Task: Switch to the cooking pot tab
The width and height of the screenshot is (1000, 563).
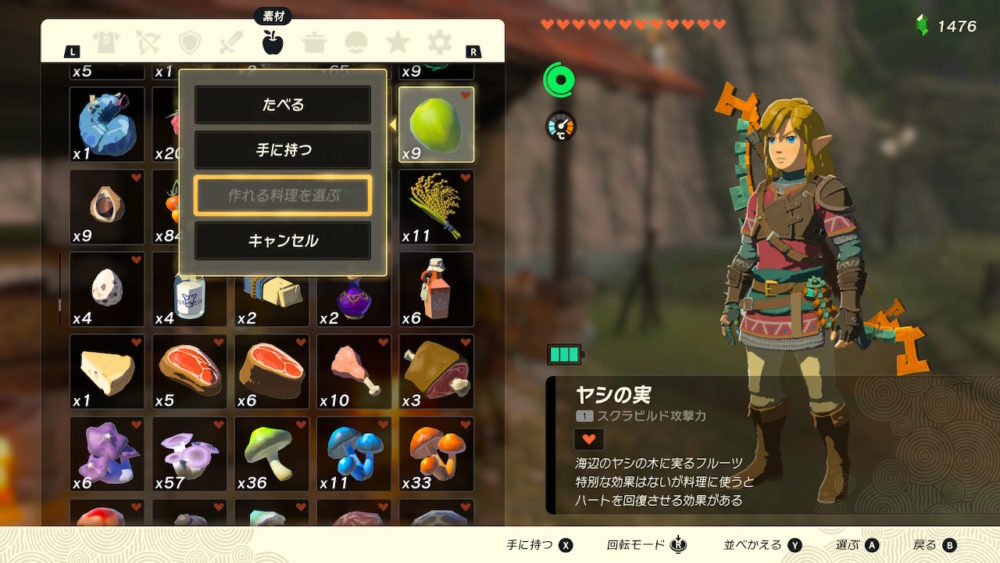Action: [314, 43]
